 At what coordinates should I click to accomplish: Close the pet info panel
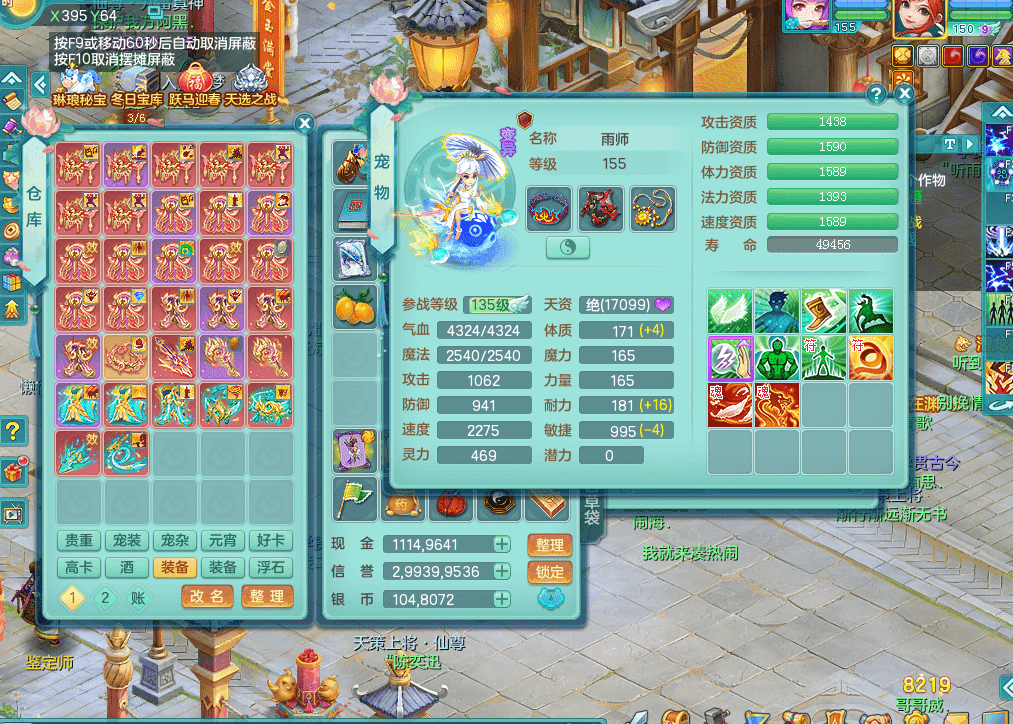click(x=904, y=94)
